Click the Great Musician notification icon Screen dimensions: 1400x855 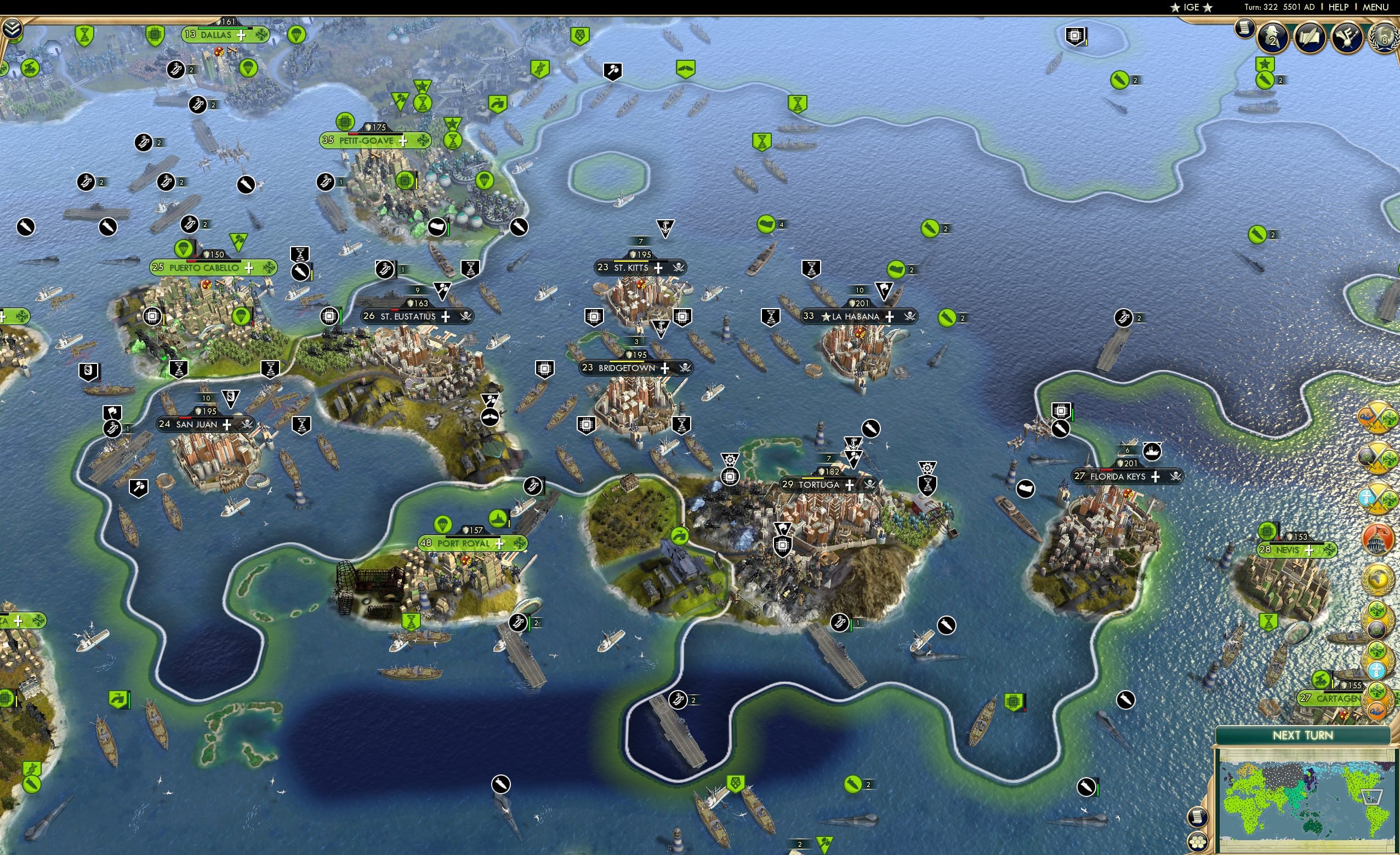coord(1347,37)
